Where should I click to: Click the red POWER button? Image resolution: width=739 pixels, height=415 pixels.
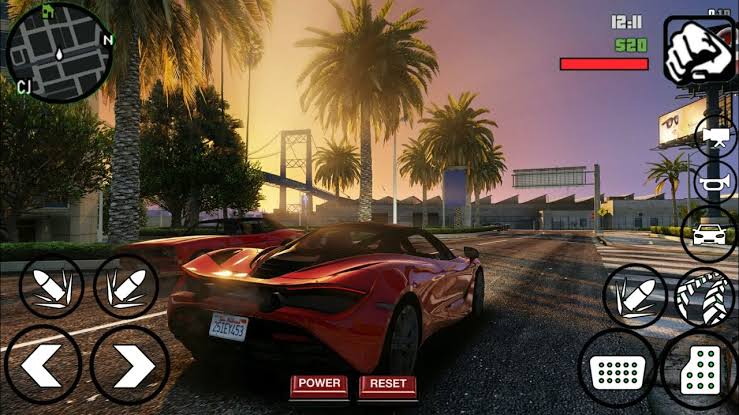pos(319,384)
